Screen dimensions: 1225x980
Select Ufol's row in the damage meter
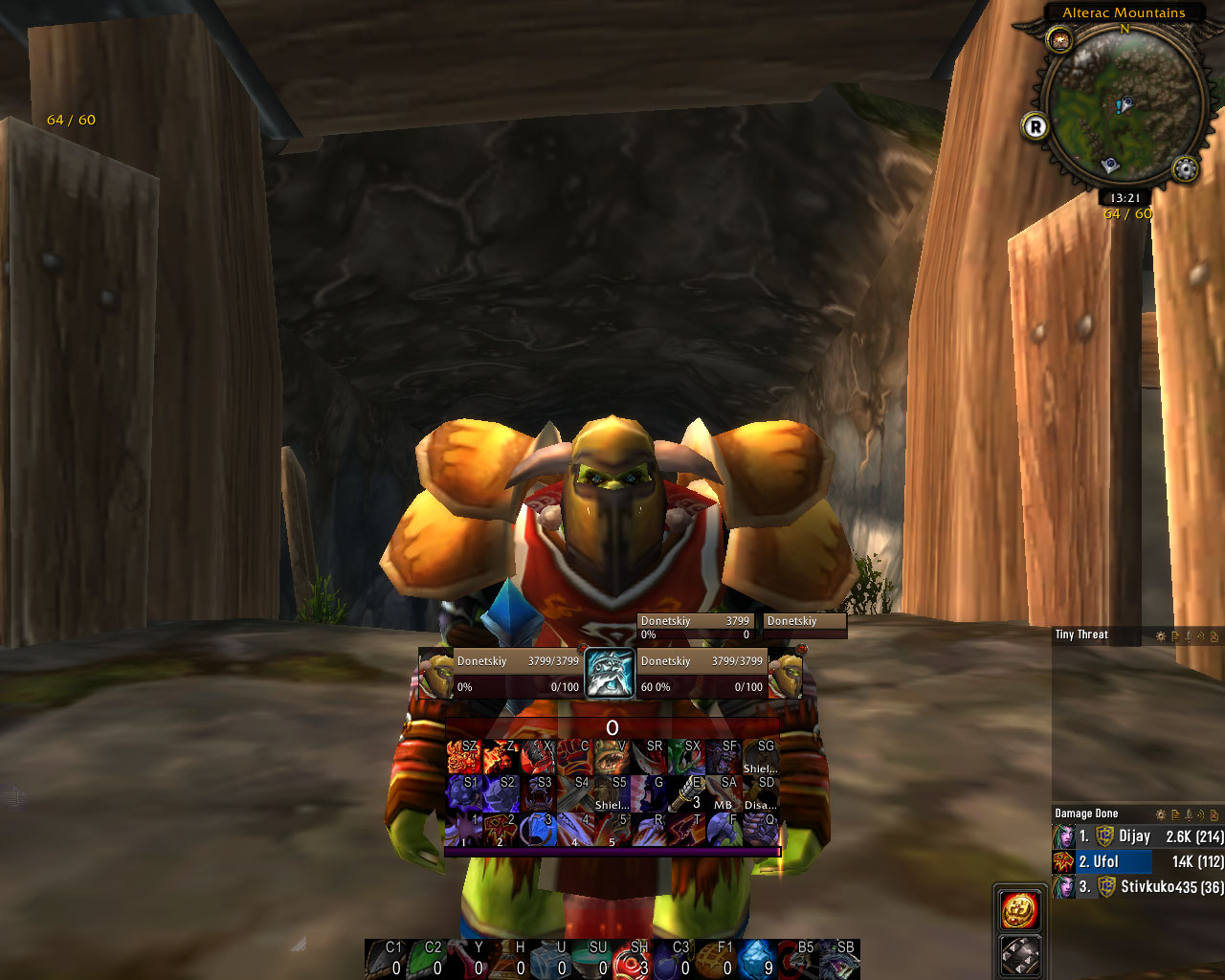(1138, 861)
